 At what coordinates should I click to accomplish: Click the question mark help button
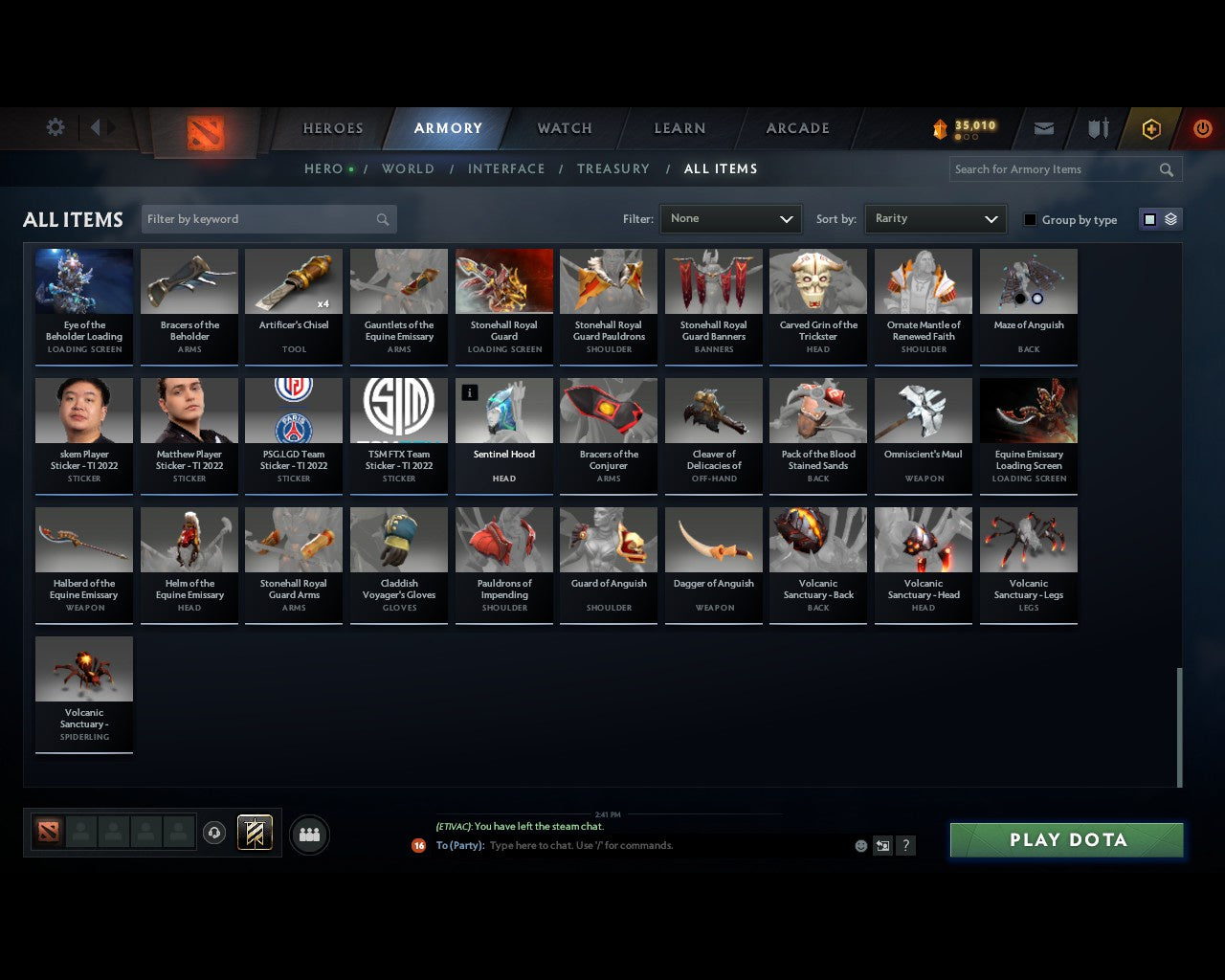905,846
